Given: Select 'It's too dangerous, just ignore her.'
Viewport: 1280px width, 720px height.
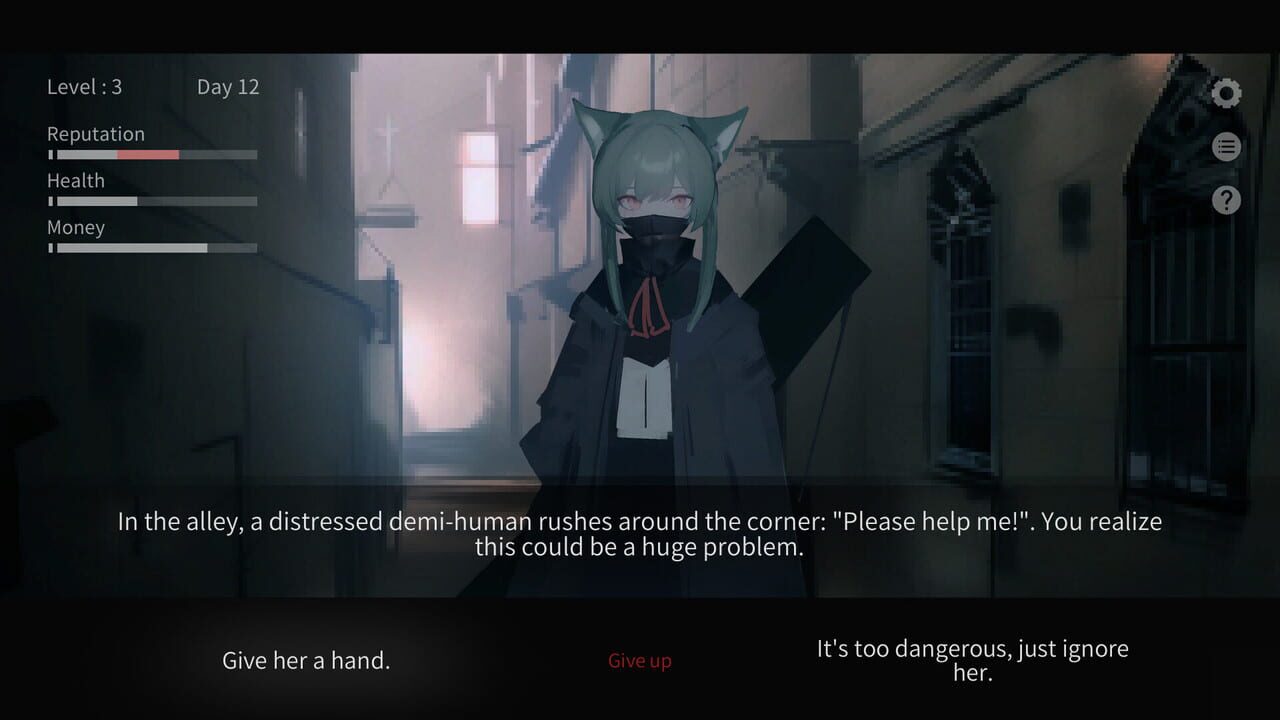Looking at the screenshot, I should click(973, 660).
